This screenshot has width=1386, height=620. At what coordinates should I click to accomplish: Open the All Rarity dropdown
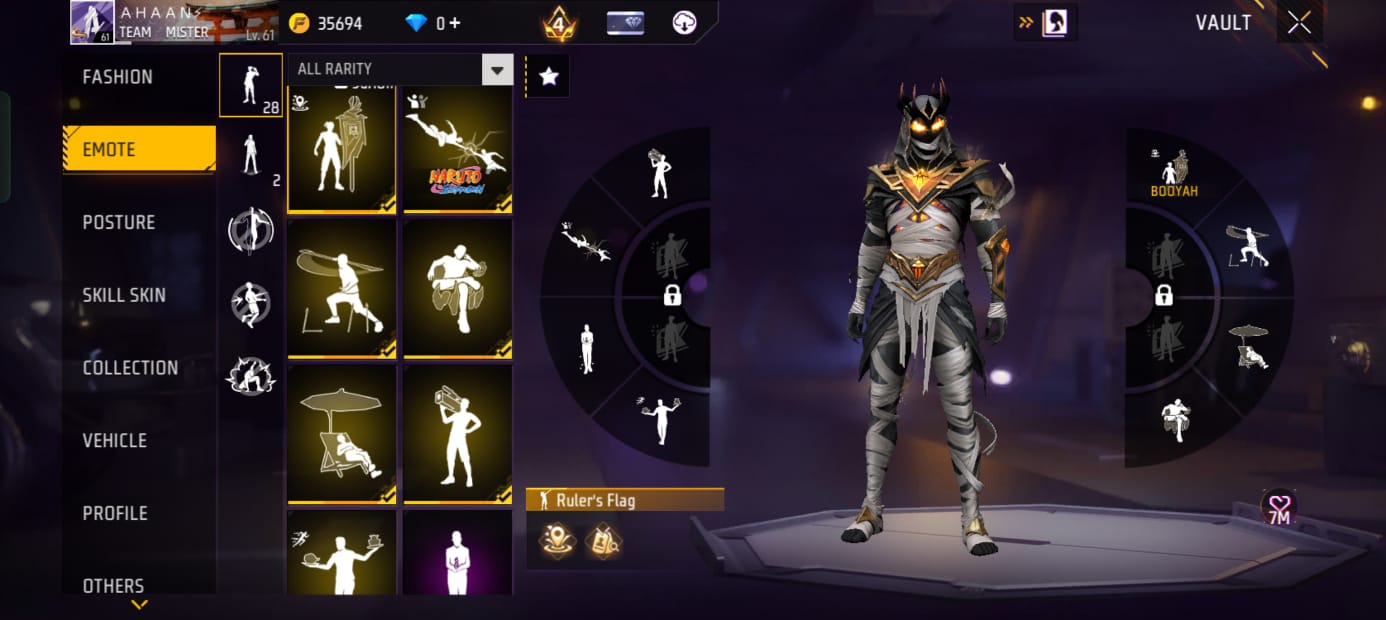point(399,69)
